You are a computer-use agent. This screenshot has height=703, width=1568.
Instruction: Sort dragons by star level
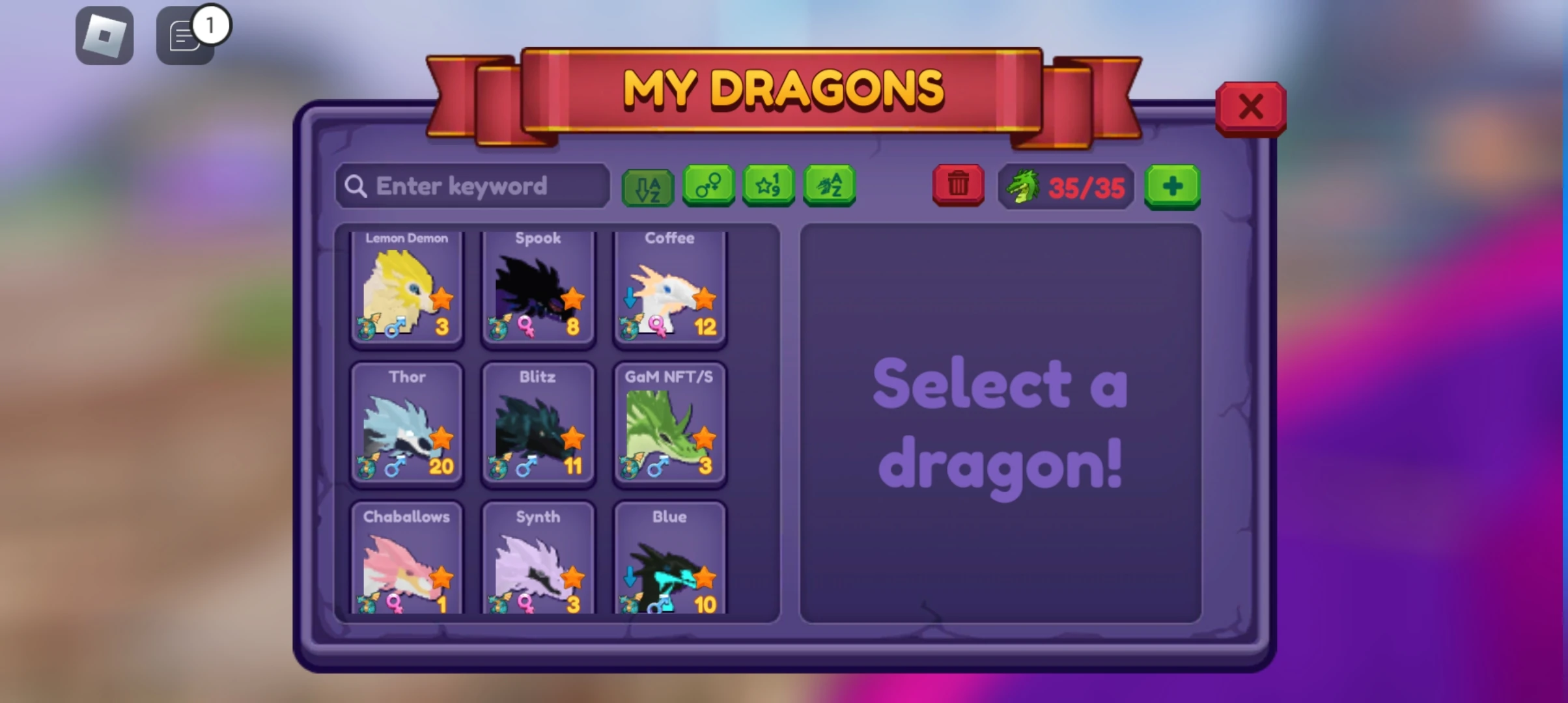point(769,187)
